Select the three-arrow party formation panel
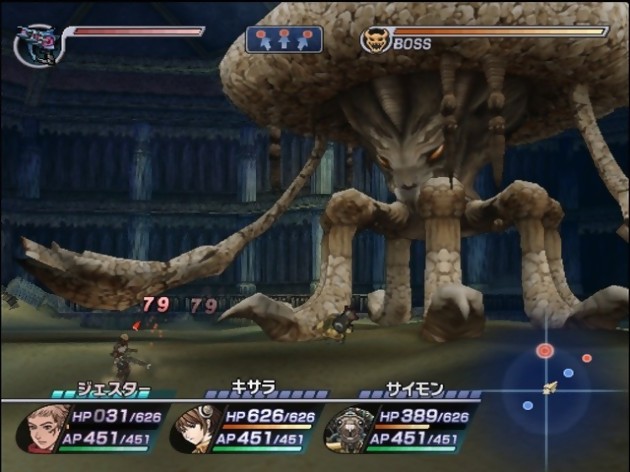 point(285,40)
